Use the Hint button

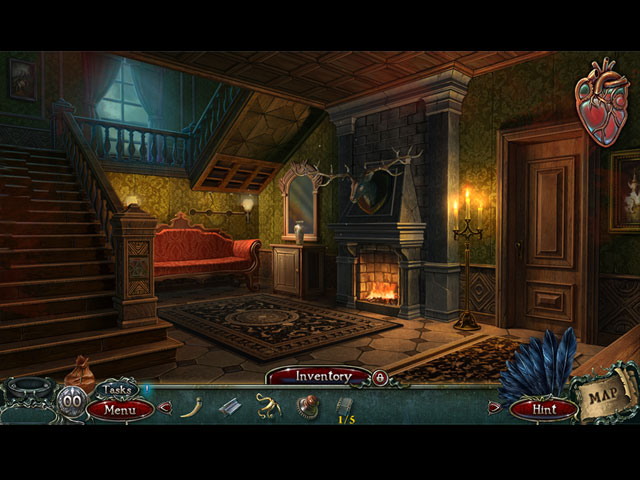pos(543,408)
